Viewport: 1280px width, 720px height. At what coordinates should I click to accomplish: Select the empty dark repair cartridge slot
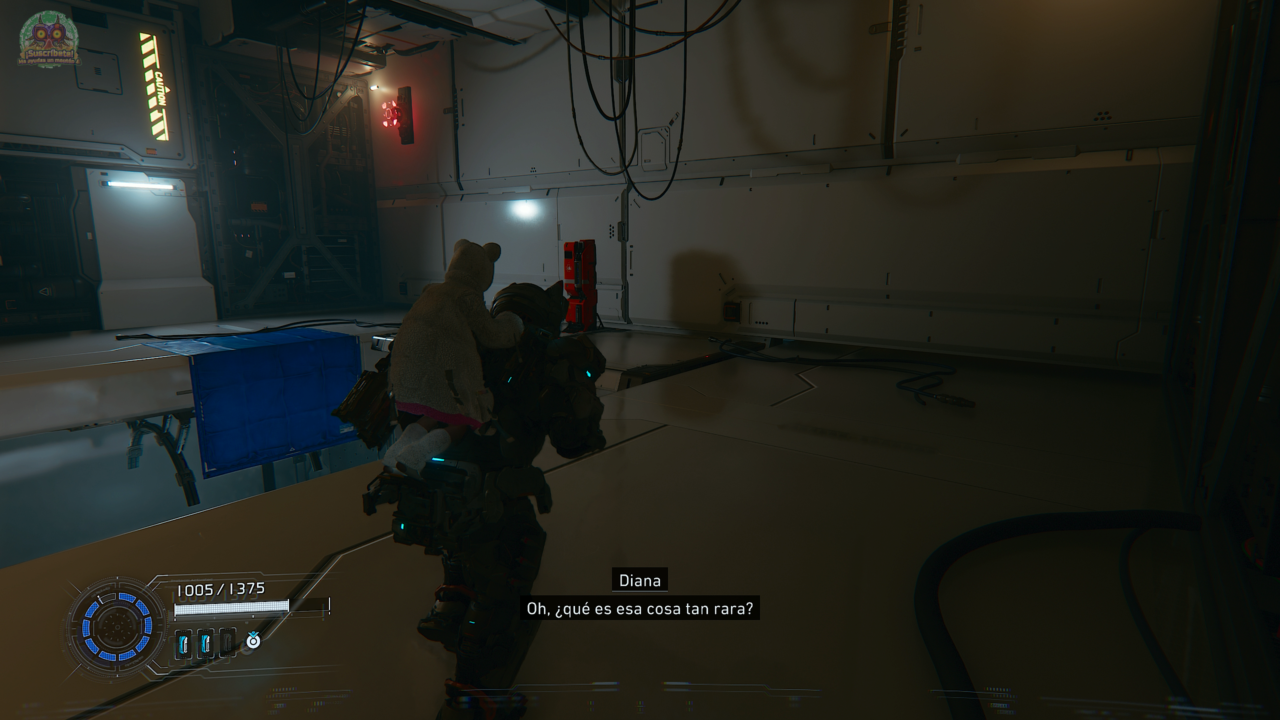[228, 643]
